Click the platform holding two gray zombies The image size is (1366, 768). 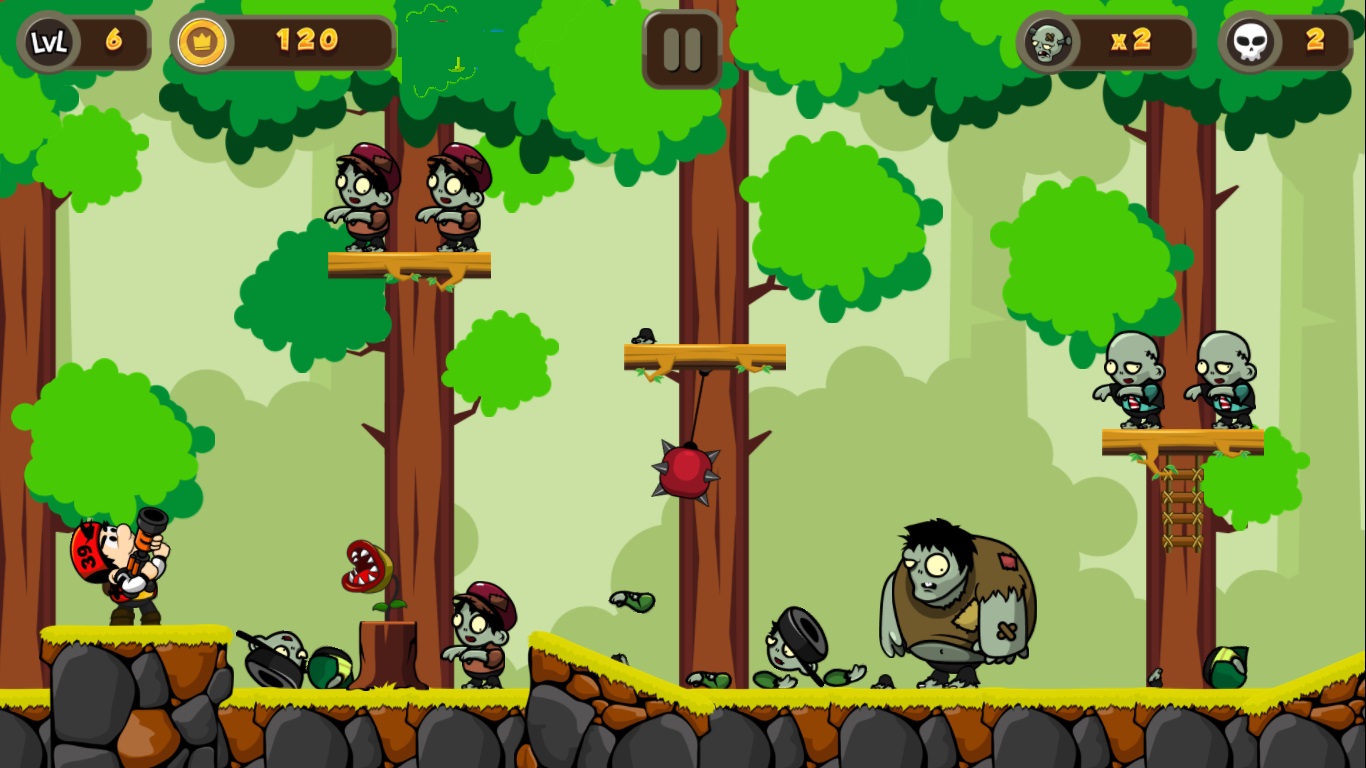[1180, 438]
